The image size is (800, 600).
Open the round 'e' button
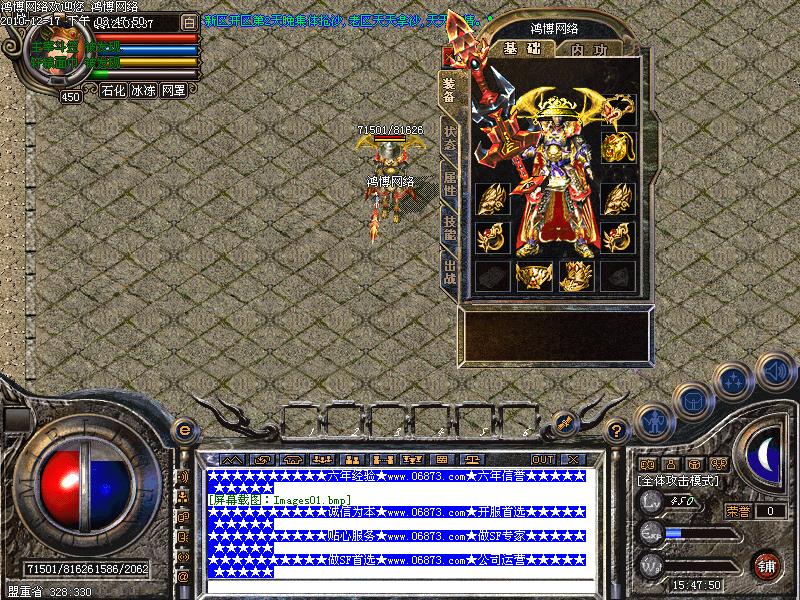coord(184,429)
